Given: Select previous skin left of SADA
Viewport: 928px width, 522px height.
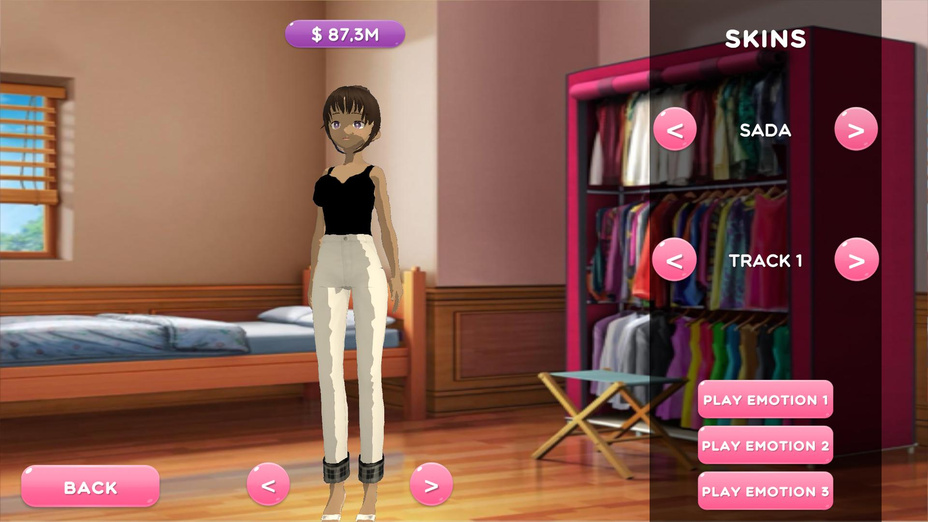Looking at the screenshot, I should [675, 129].
